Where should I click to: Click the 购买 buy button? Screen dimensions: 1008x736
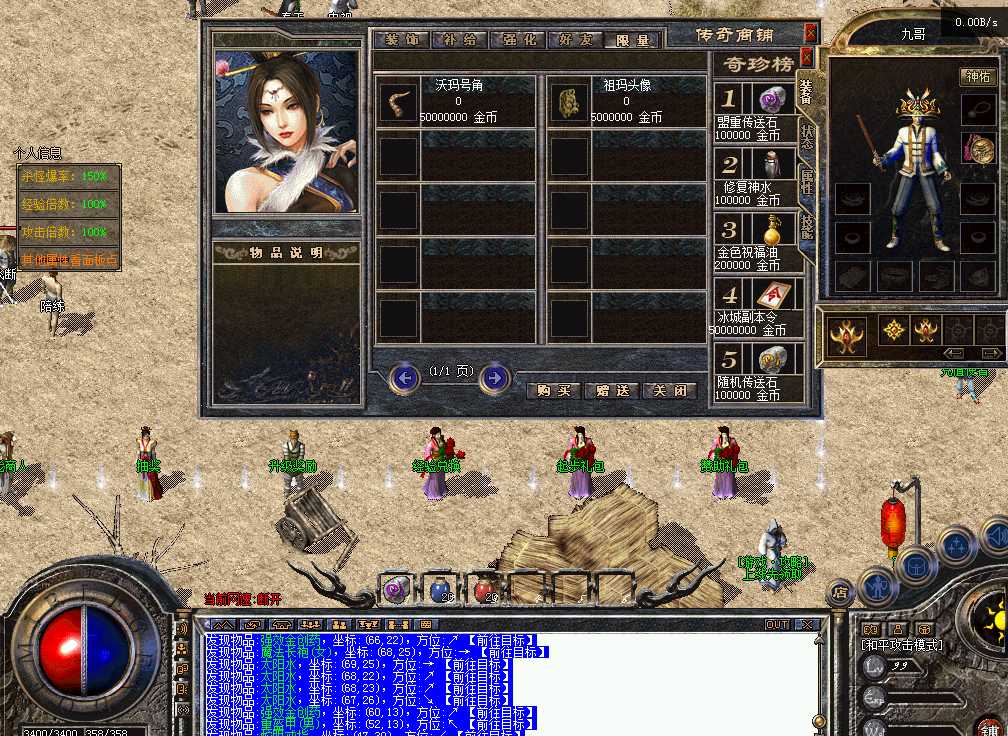pyautogui.click(x=554, y=391)
